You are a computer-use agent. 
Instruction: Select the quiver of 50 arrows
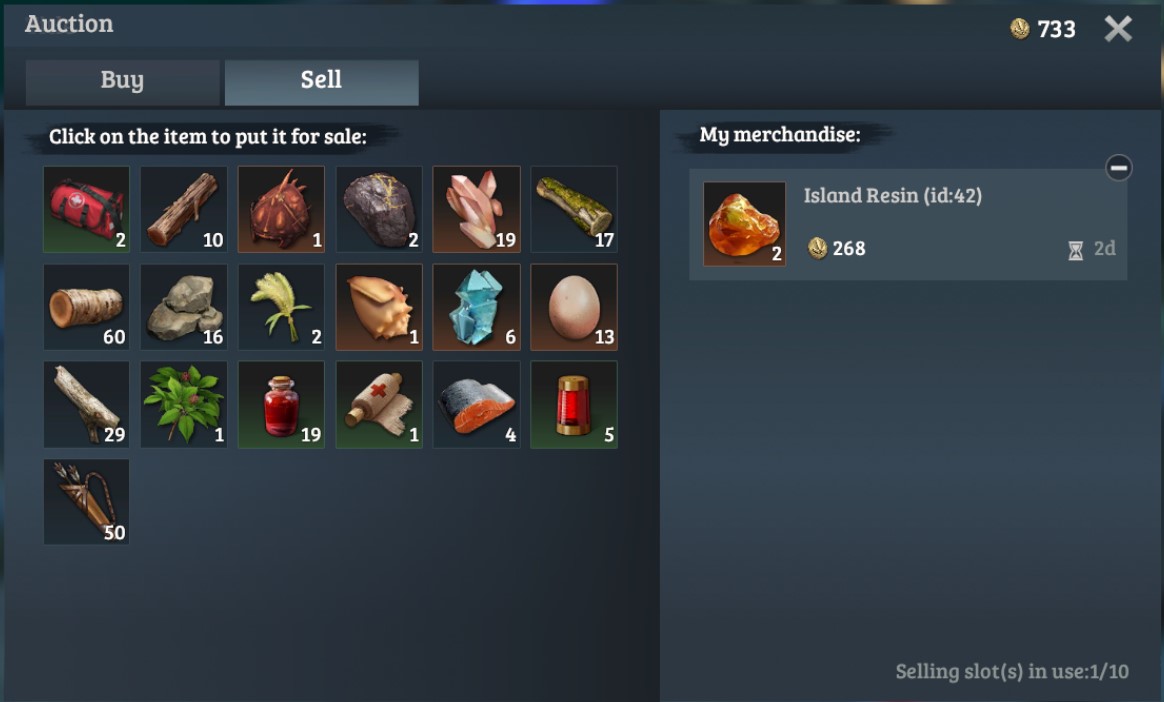click(86, 502)
